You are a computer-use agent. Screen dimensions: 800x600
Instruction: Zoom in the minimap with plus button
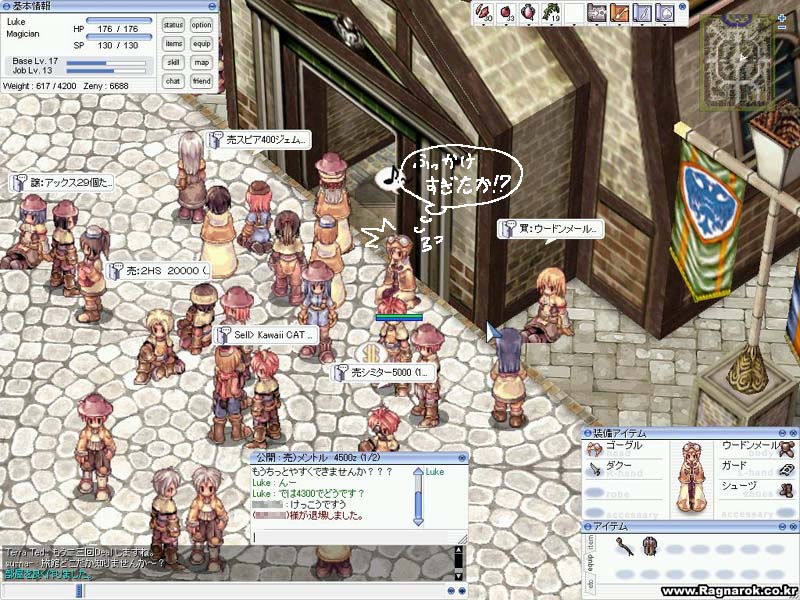(782, 16)
